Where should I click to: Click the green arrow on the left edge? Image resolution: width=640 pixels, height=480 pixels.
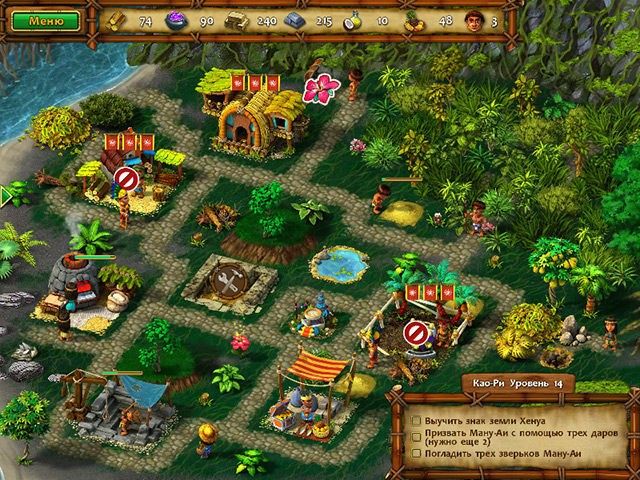5,193
